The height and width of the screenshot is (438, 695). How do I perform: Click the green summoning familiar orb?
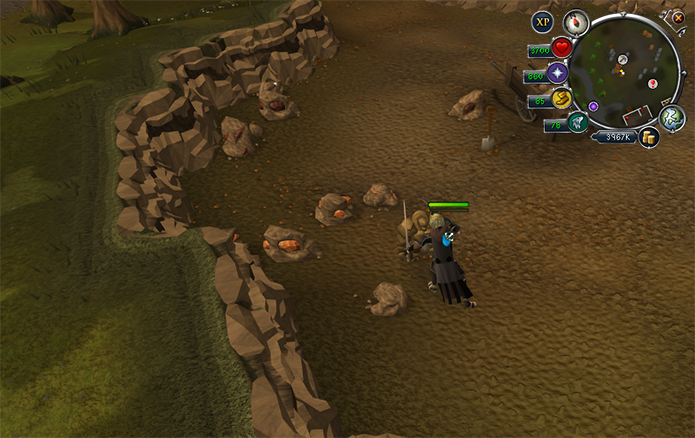[577, 123]
